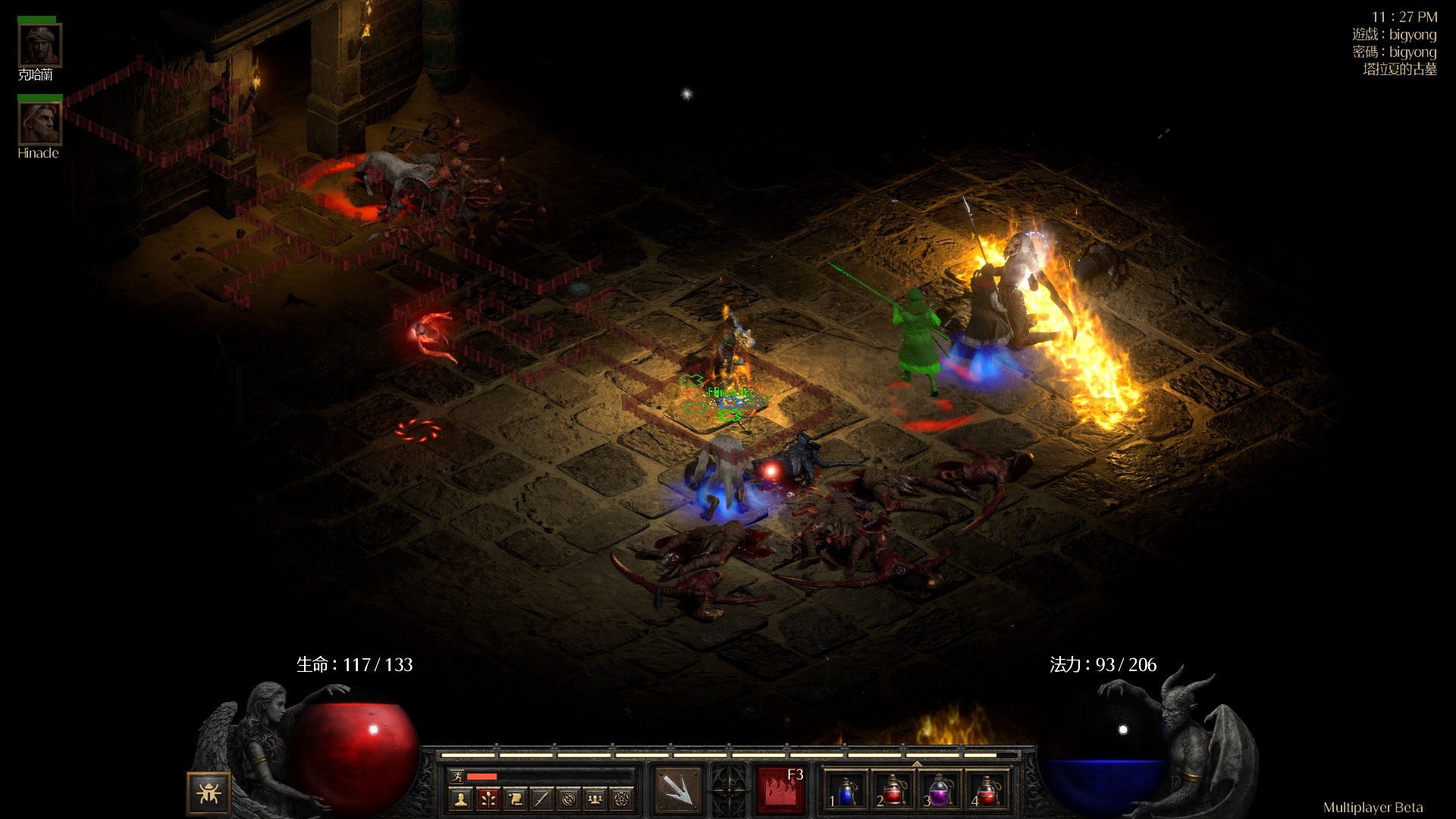Open the skill tree button with plant icon
1456x819 pixels.
click(x=488, y=799)
